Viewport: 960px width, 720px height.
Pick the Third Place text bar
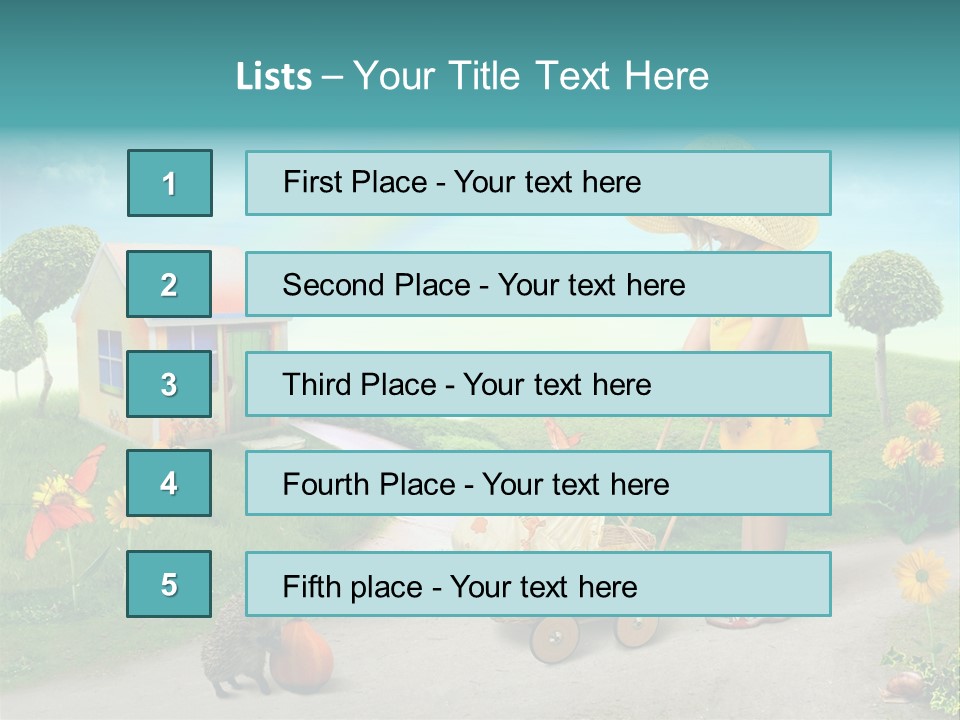click(x=538, y=384)
